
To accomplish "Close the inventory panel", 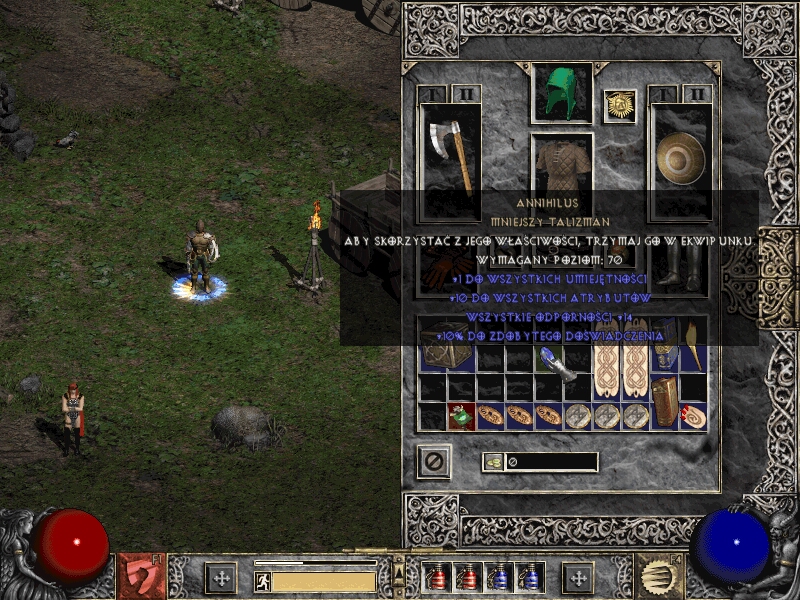I will pos(433,462).
